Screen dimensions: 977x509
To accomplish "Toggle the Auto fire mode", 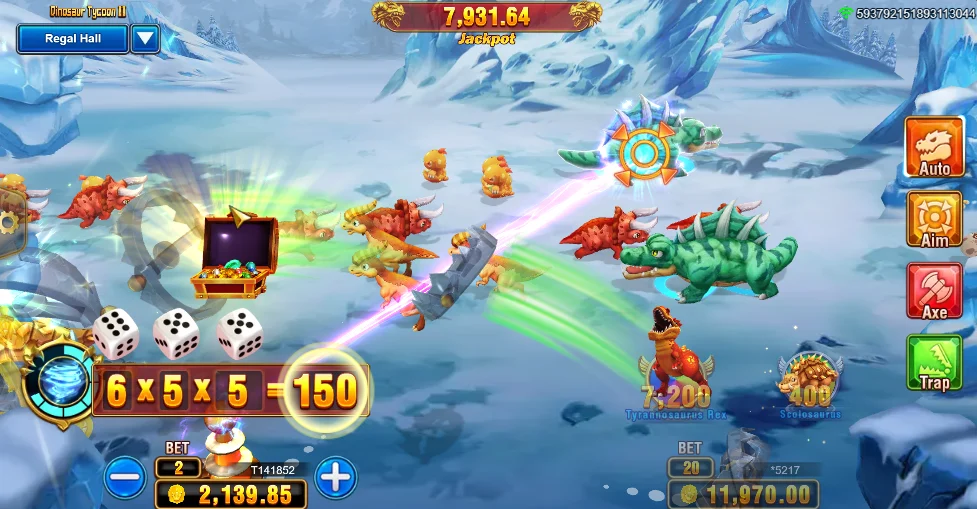I will point(934,148).
